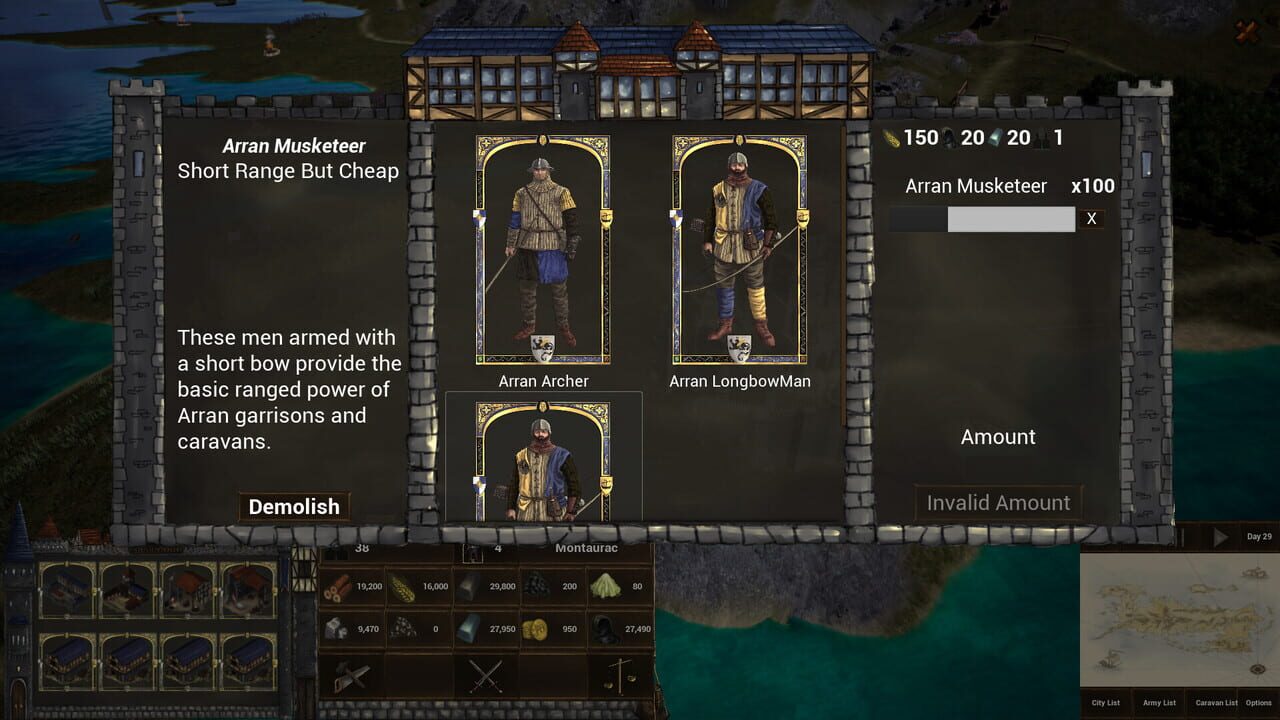Select the Arran Archer unit portrait
This screenshot has height=720, width=1280.
tap(541, 250)
